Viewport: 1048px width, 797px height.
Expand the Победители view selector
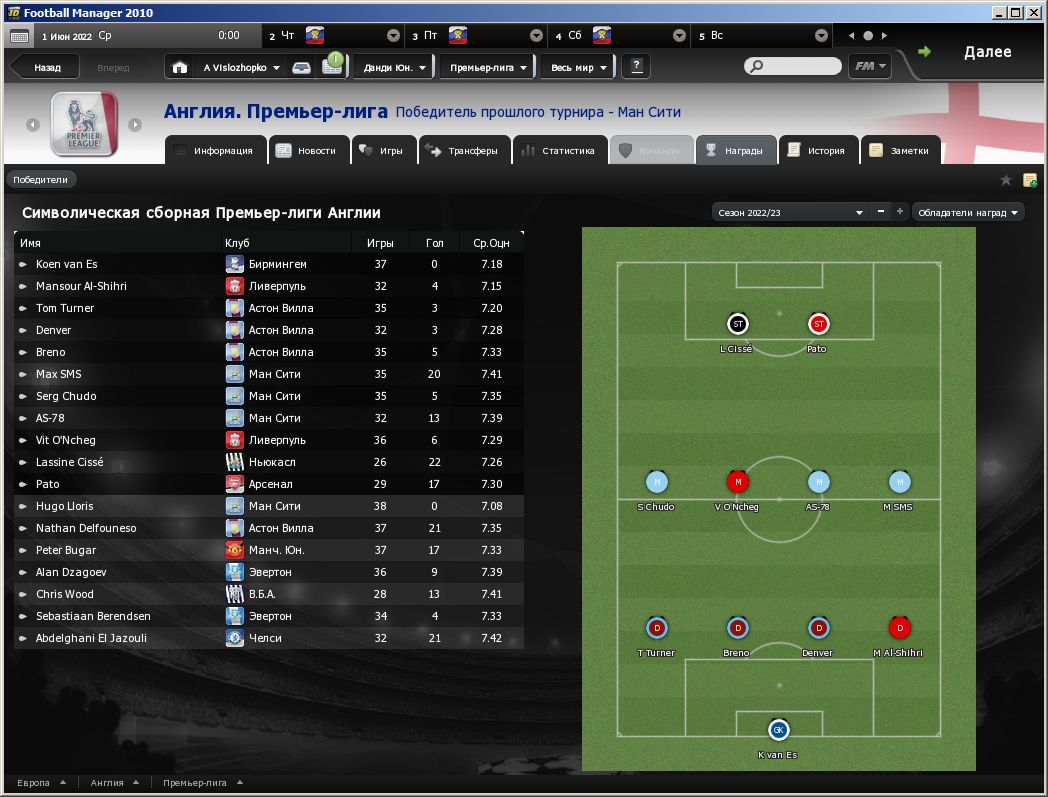click(x=41, y=180)
